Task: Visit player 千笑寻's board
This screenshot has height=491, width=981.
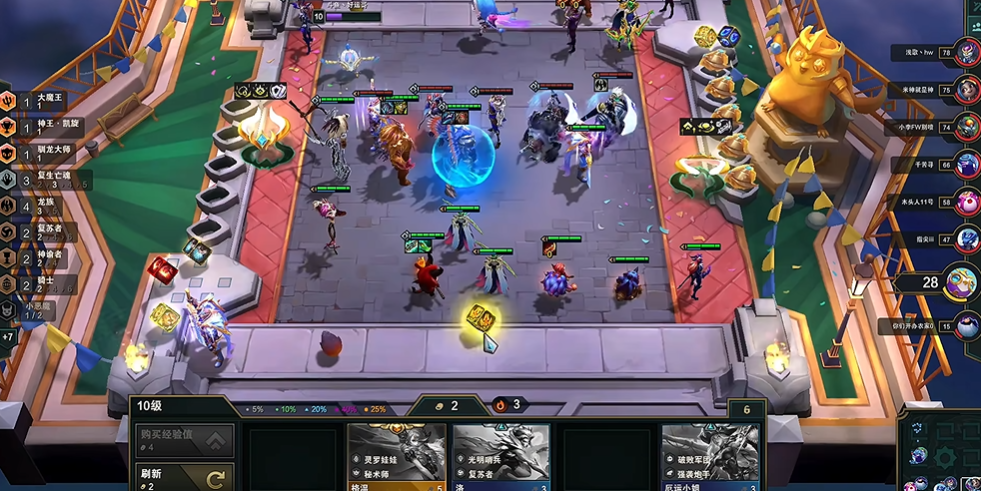Action: [x=966, y=165]
